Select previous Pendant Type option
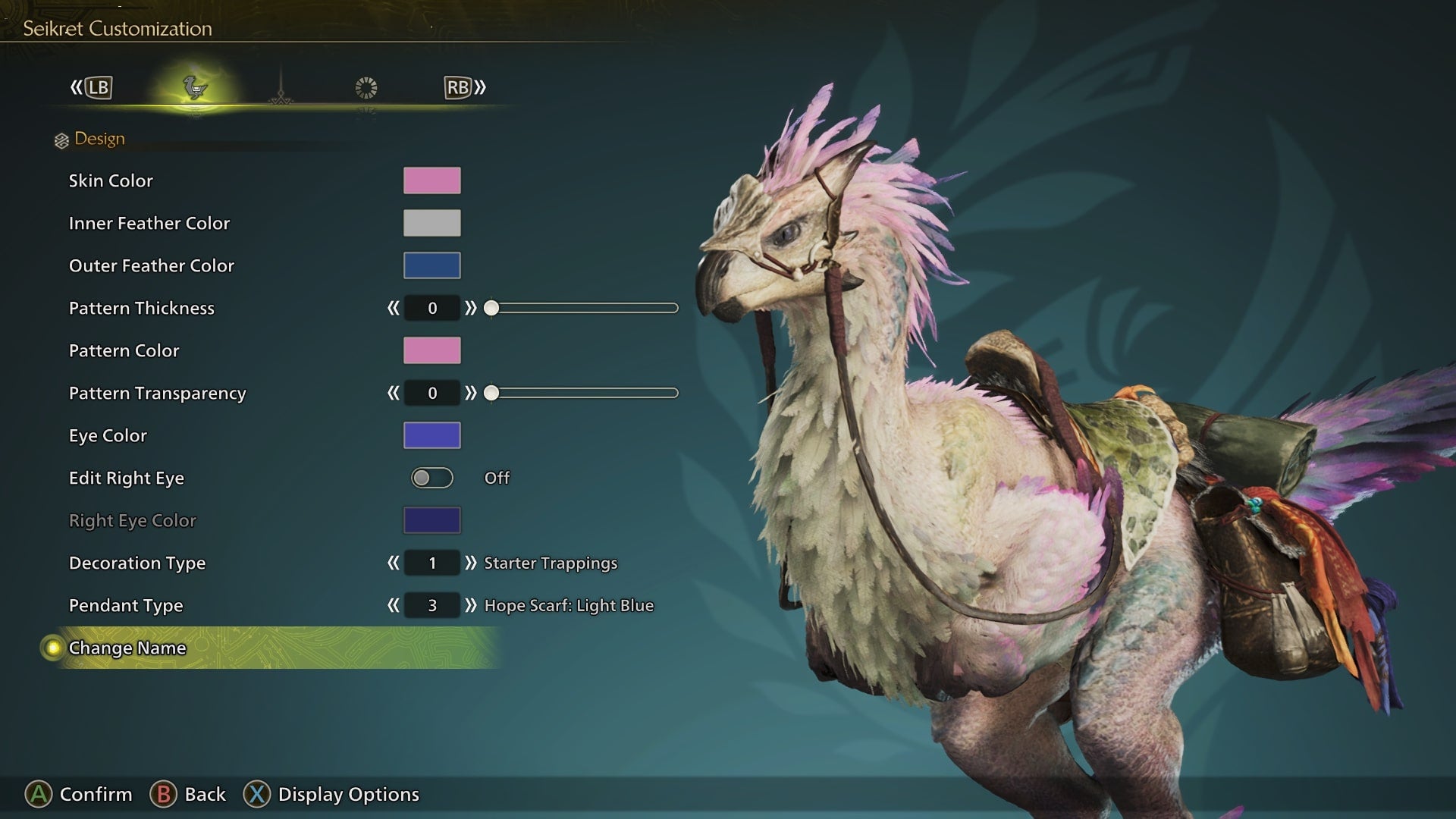This screenshot has width=1456, height=819. [x=393, y=605]
